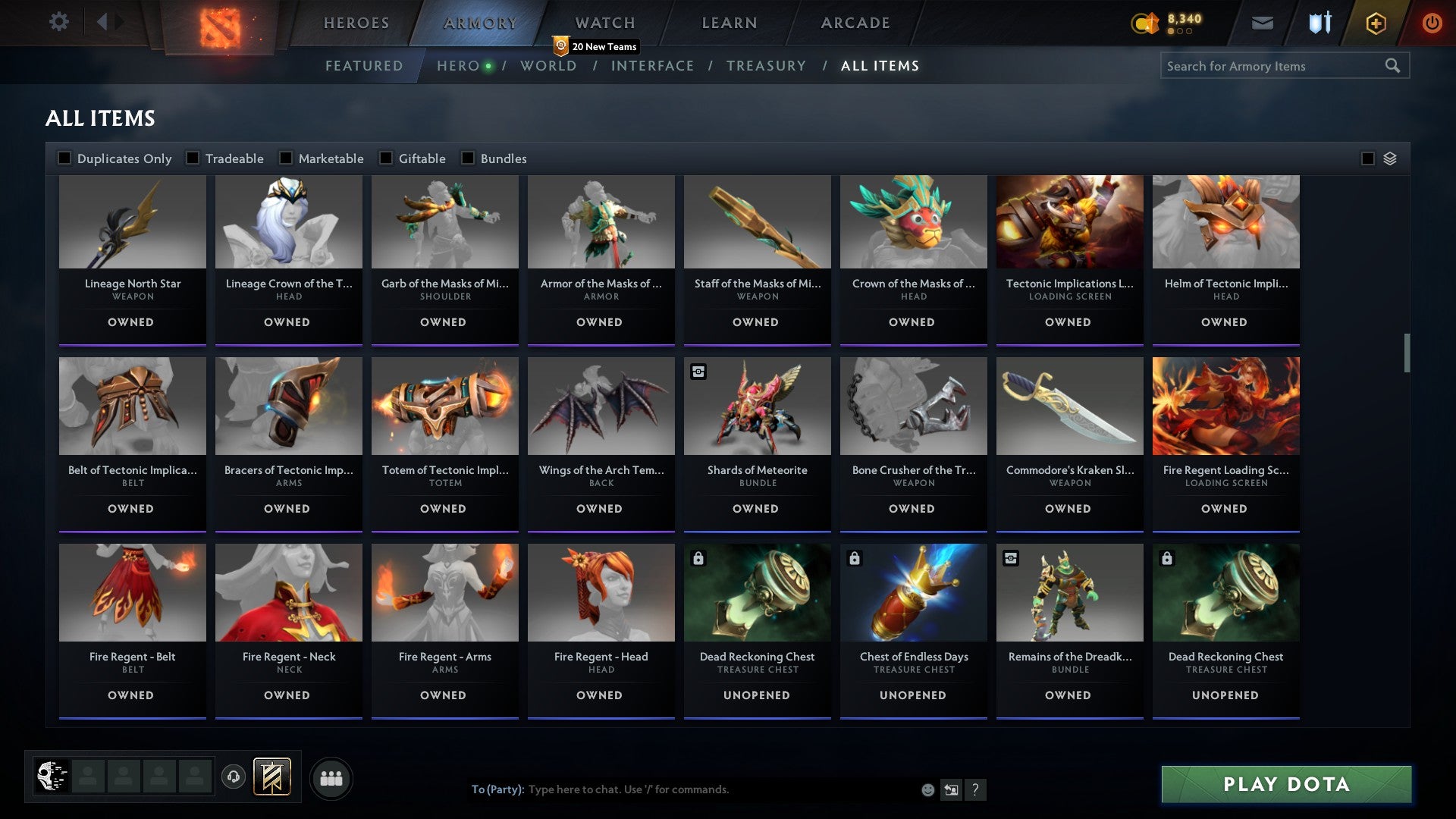This screenshot has width=1456, height=819.
Task: Enable the Duplicates Only filter
Action: click(64, 158)
